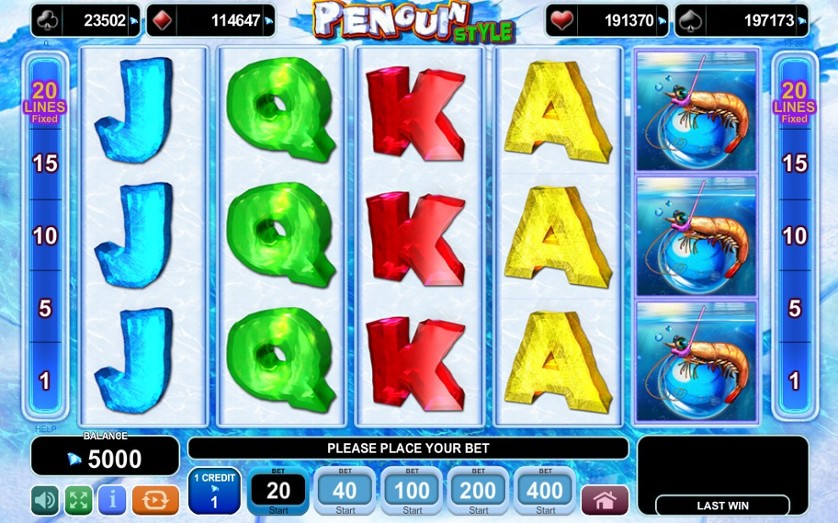Start a spin with the 40 bet
The height and width of the screenshot is (523, 838).
point(345,490)
